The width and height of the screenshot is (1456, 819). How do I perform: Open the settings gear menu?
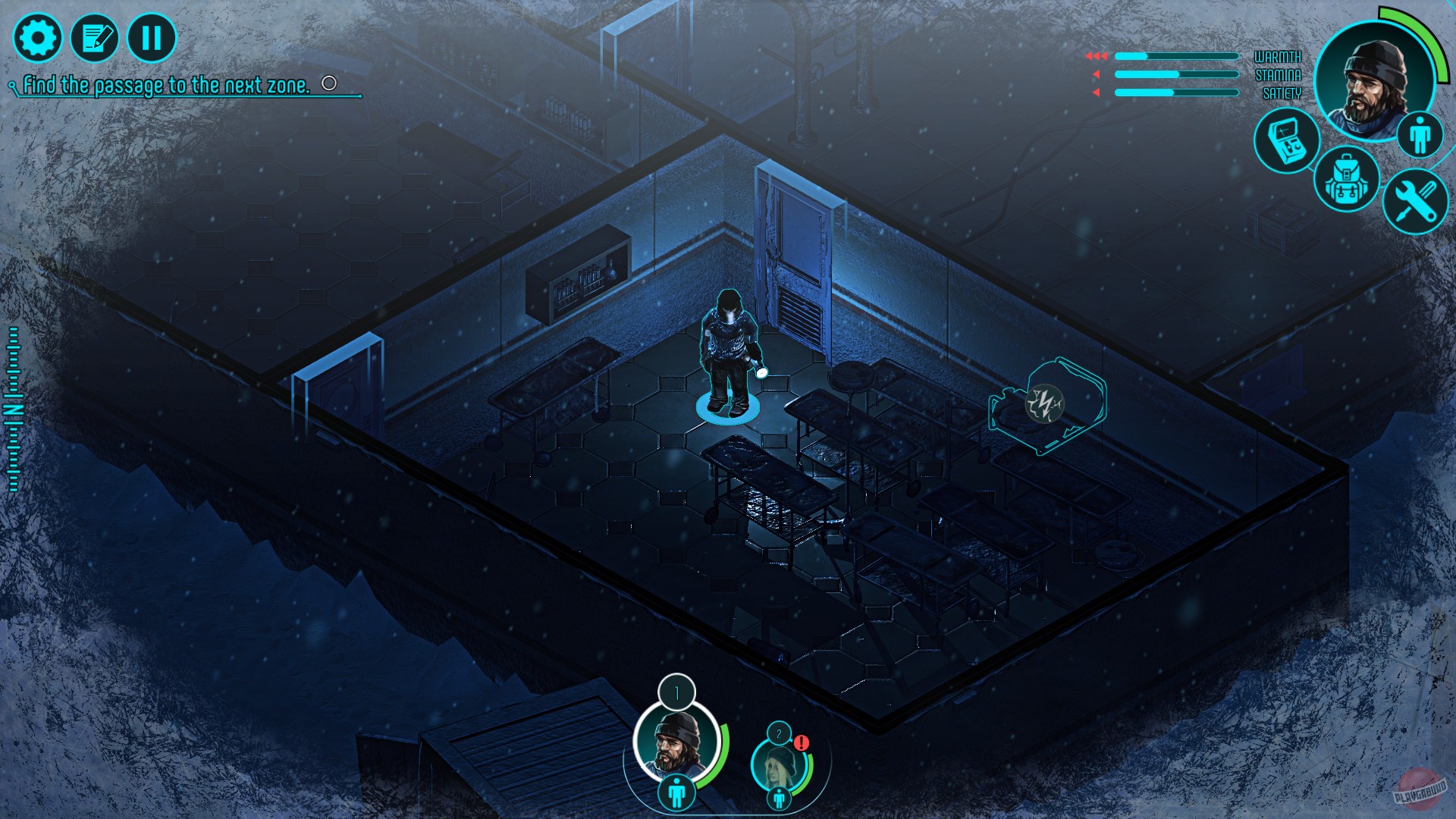[39, 36]
